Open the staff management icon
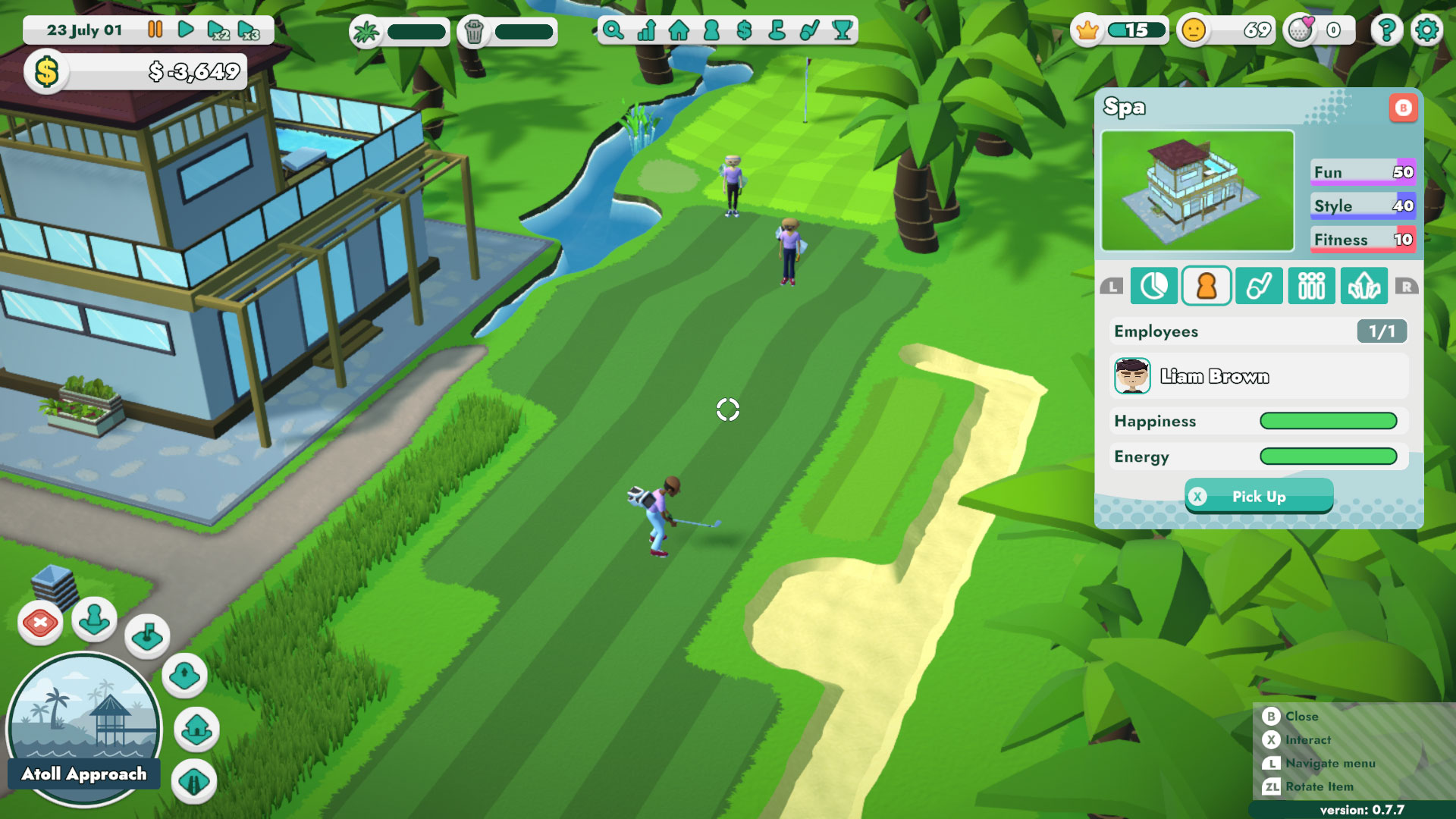Image resolution: width=1456 pixels, height=819 pixels. tap(711, 30)
